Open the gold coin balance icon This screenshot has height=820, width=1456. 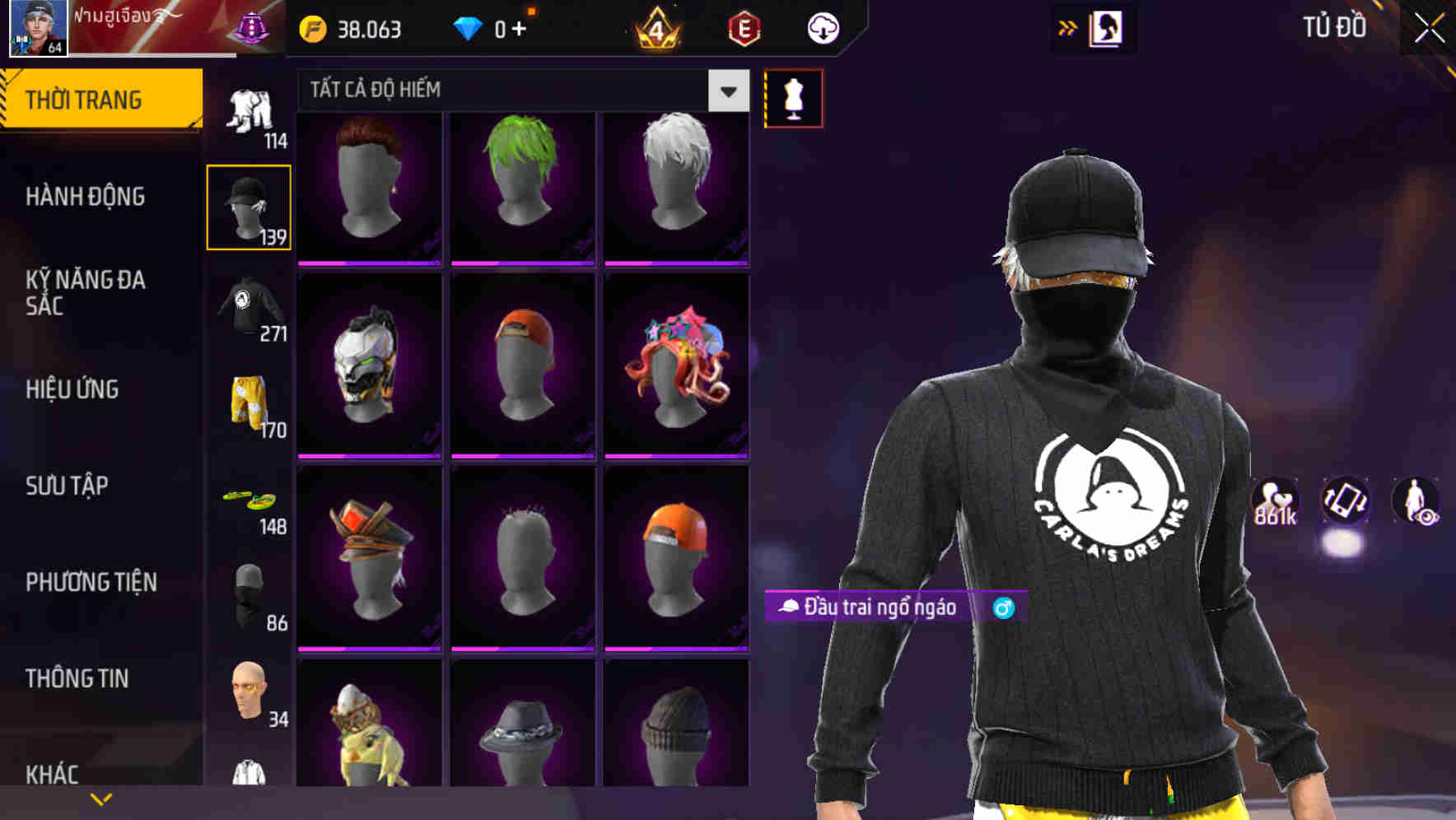(x=312, y=29)
